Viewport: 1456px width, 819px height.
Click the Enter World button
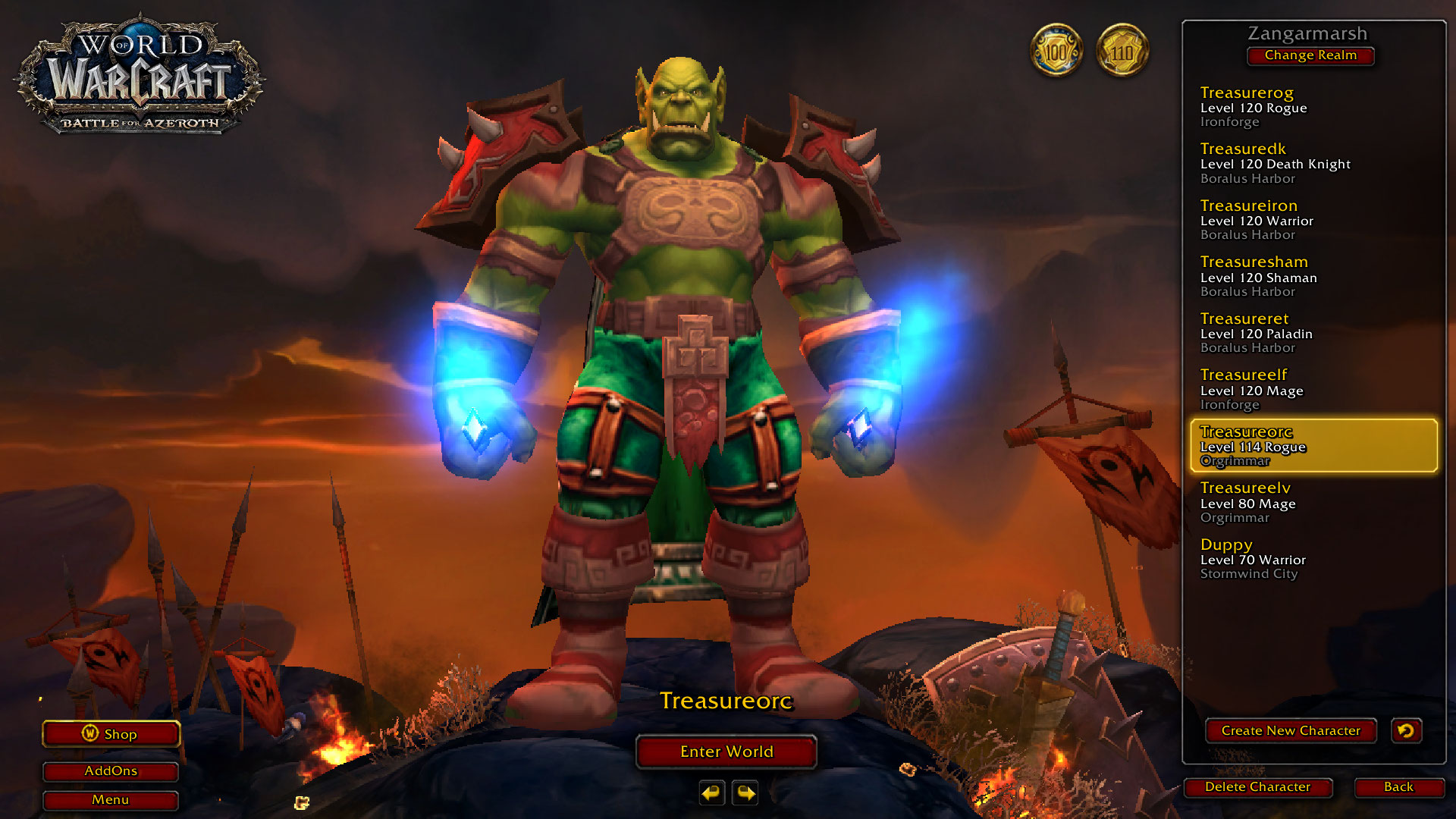click(726, 752)
